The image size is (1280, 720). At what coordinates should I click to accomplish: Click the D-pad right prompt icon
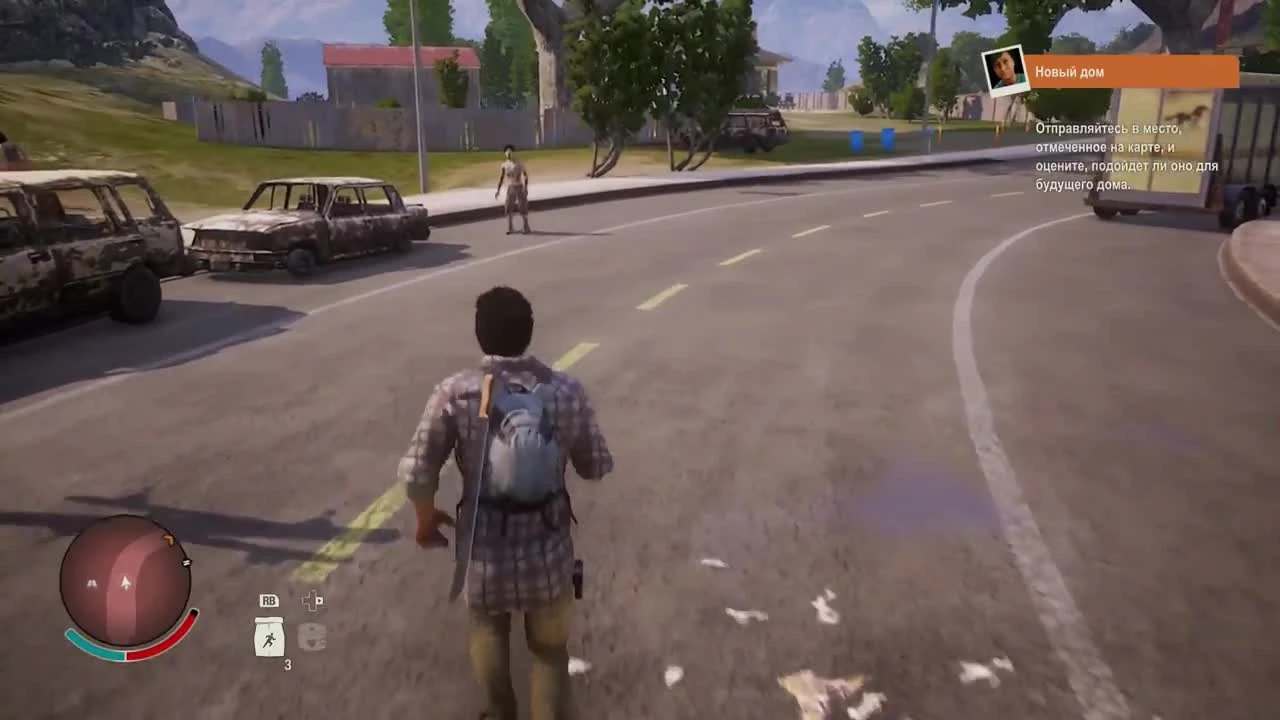pos(312,601)
